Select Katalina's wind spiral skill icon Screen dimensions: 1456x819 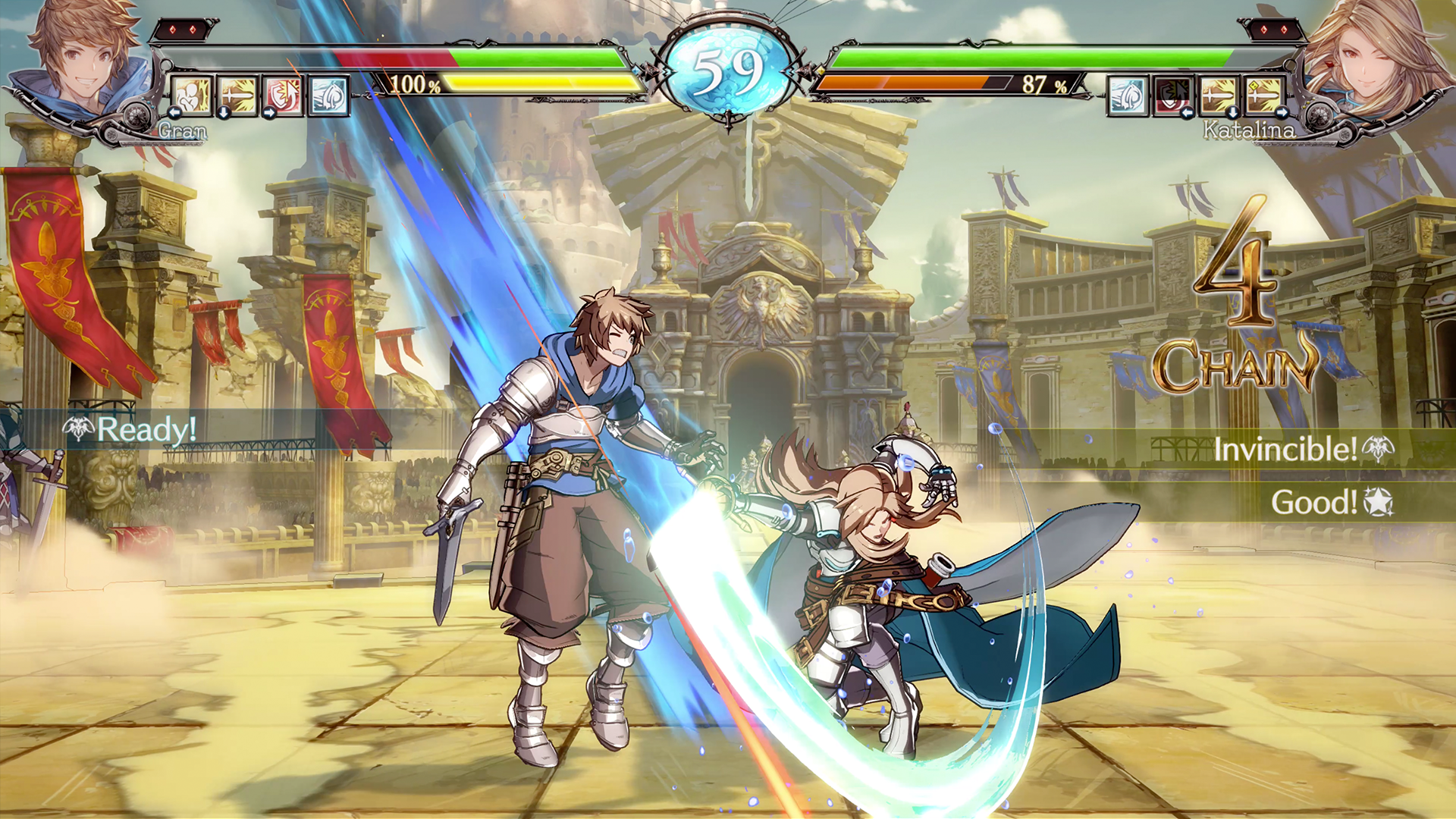pos(1128,93)
